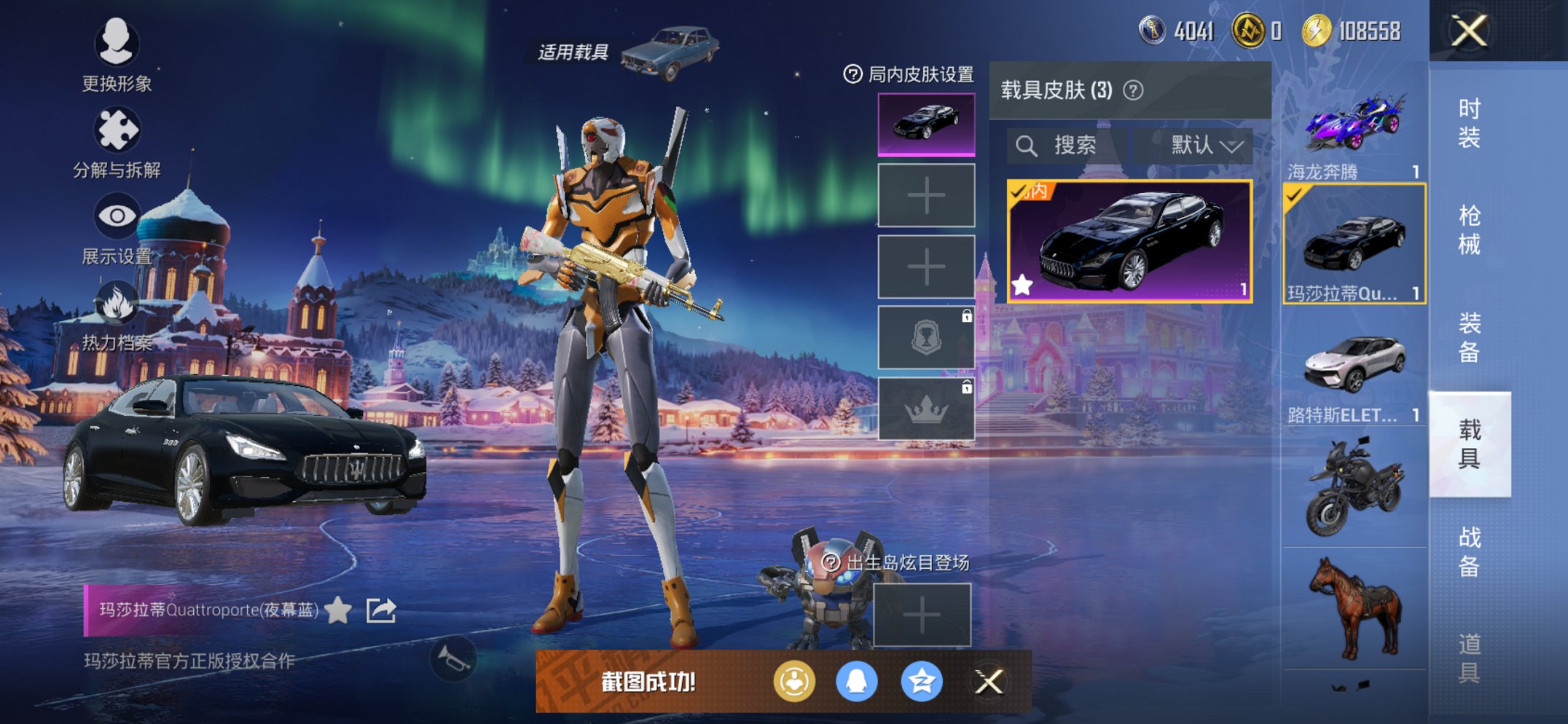Dismiss the 截图成功 screenshot banner
This screenshot has width=1568, height=724.
989,682
